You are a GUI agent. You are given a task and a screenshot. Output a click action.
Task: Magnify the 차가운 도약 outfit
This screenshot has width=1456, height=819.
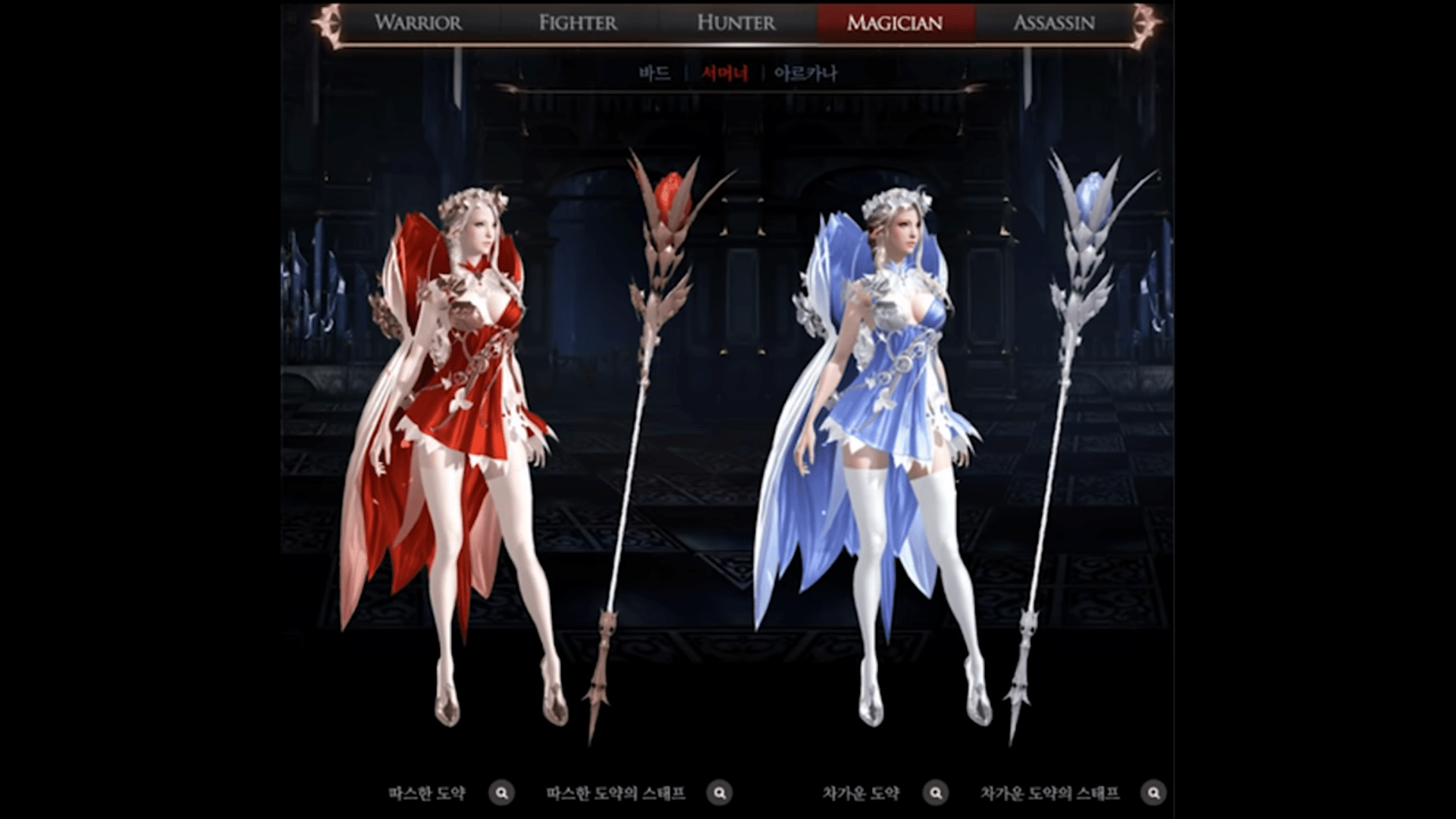point(936,793)
